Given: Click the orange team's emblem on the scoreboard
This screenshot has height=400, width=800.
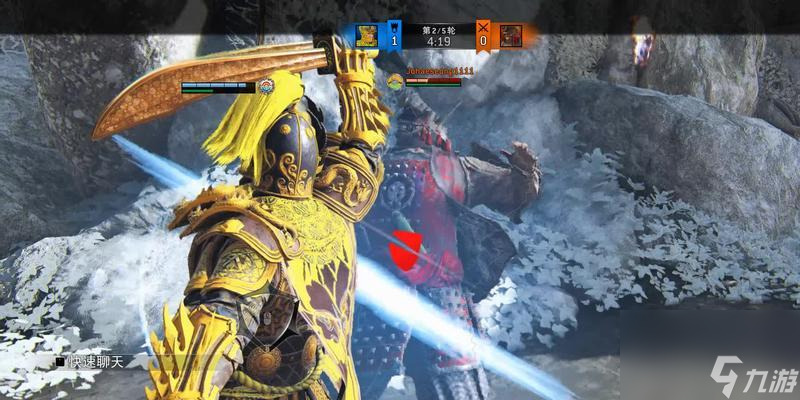Looking at the screenshot, I should click(511, 37).
